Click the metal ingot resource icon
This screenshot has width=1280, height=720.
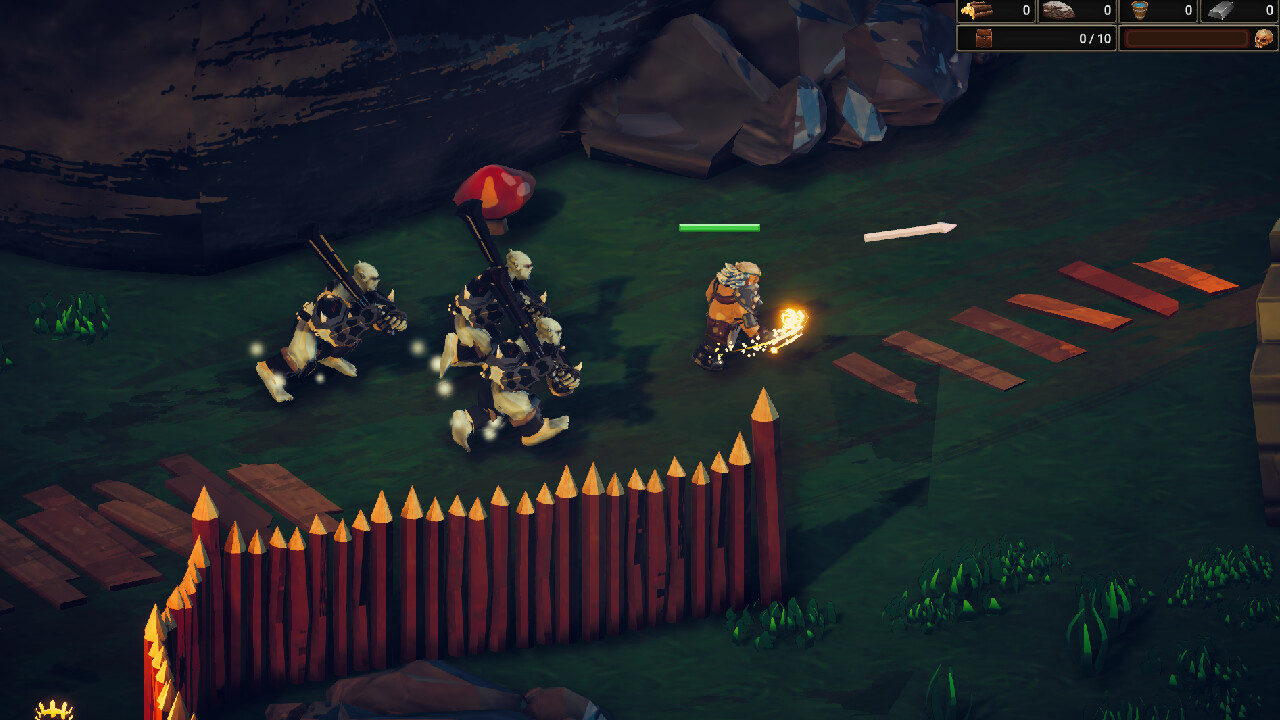pos(1222,12)
